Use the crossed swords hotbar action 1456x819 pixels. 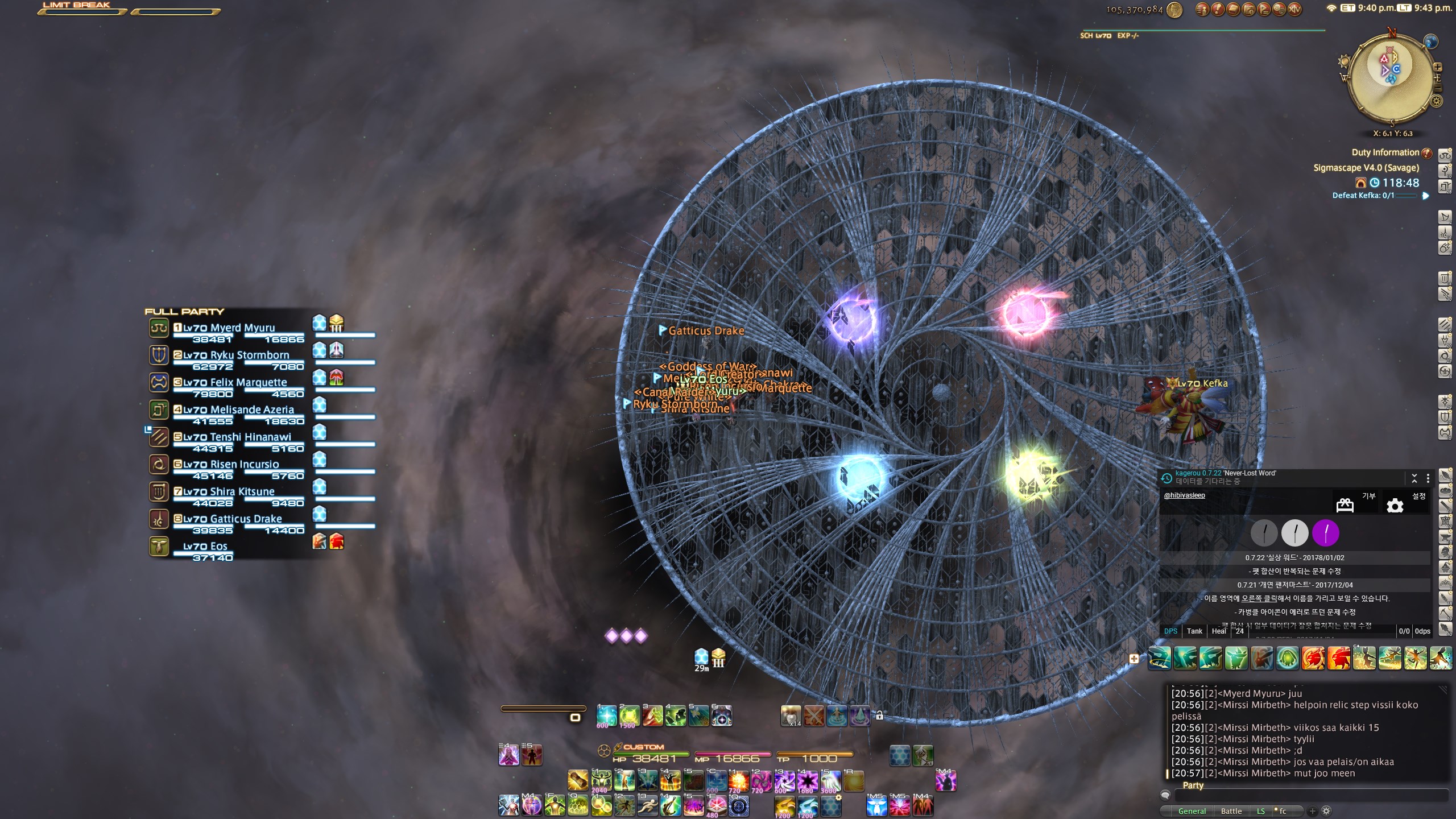(x=814, y=715)
